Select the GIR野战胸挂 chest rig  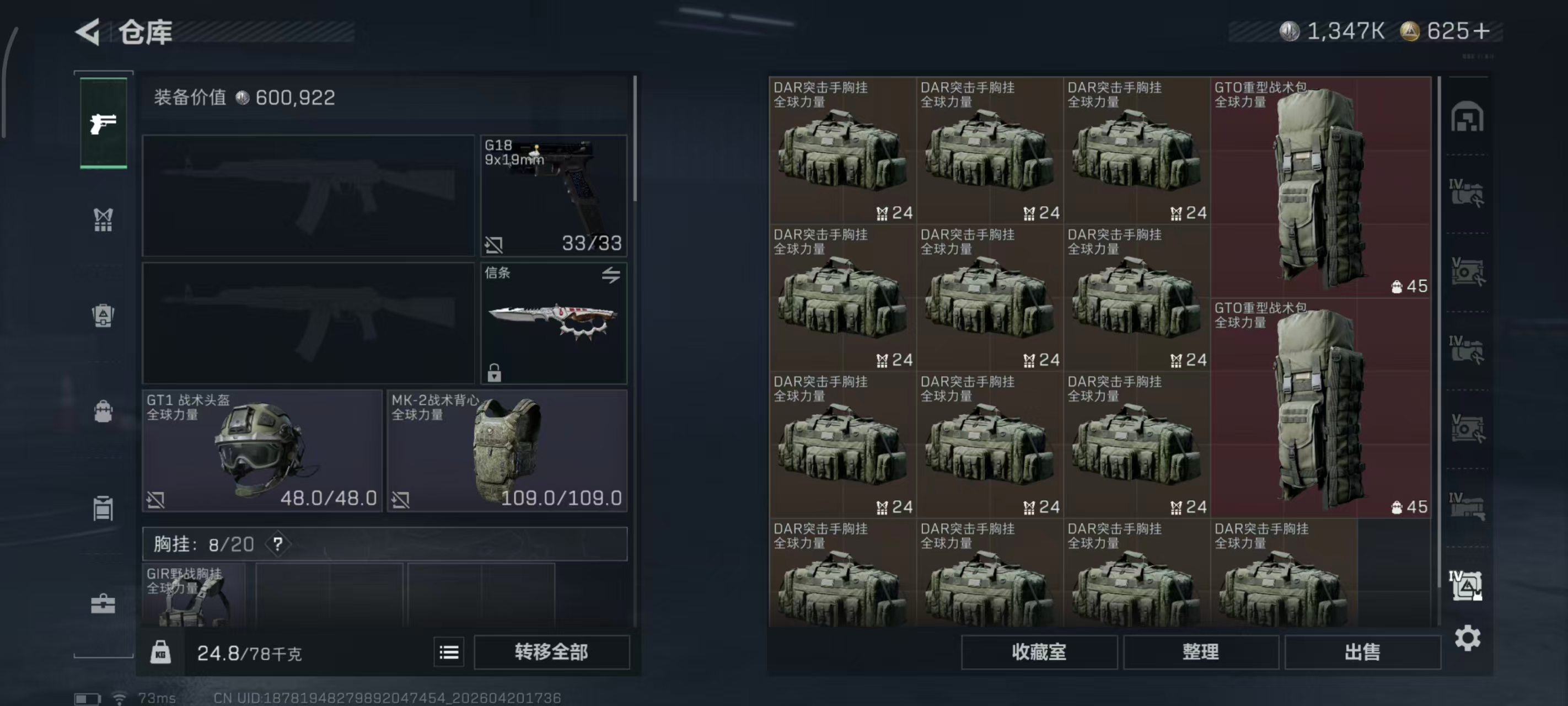(x=194, y=595)
